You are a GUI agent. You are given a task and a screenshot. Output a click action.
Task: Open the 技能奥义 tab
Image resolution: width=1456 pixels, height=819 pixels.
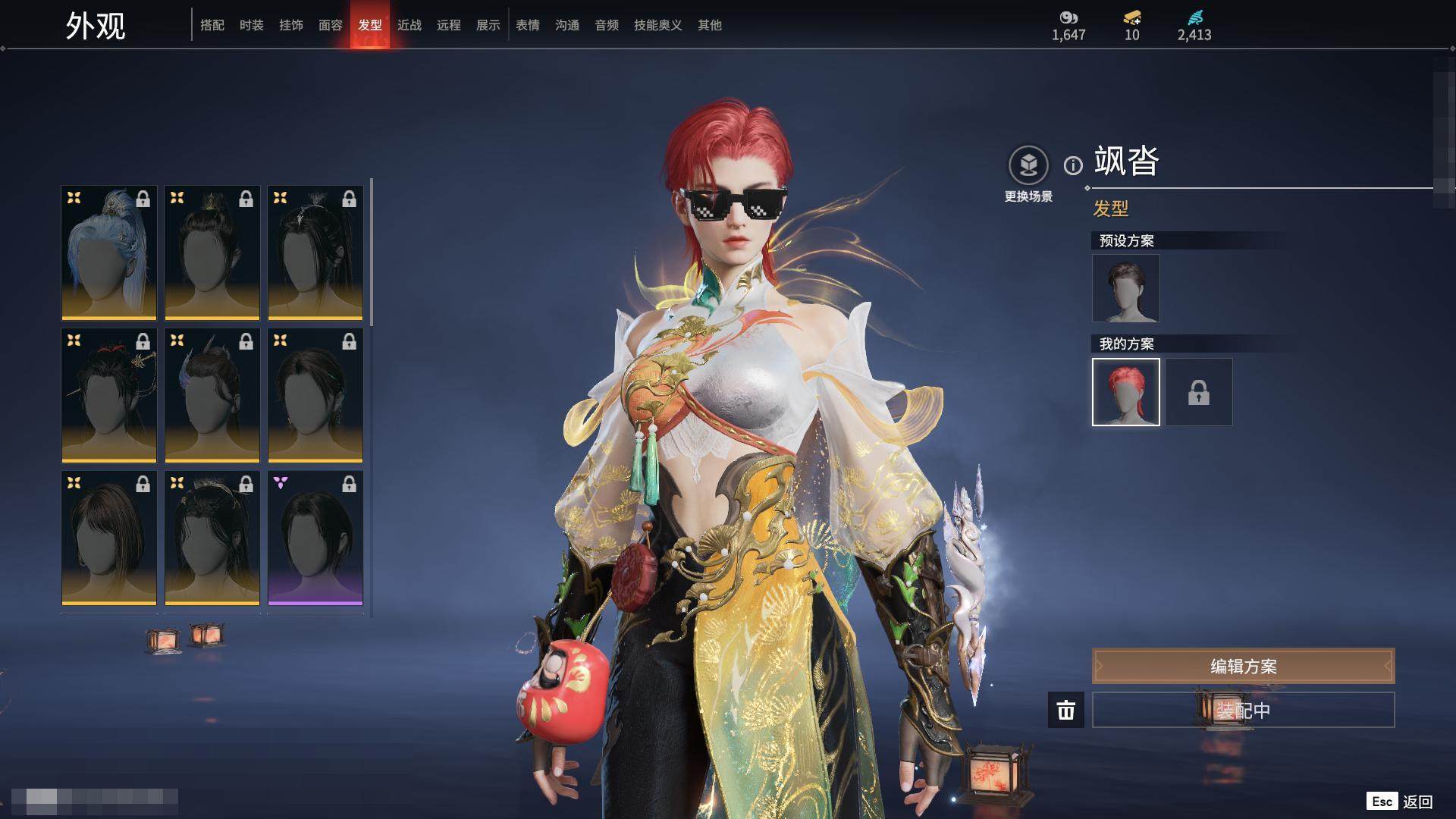point(658,25)
